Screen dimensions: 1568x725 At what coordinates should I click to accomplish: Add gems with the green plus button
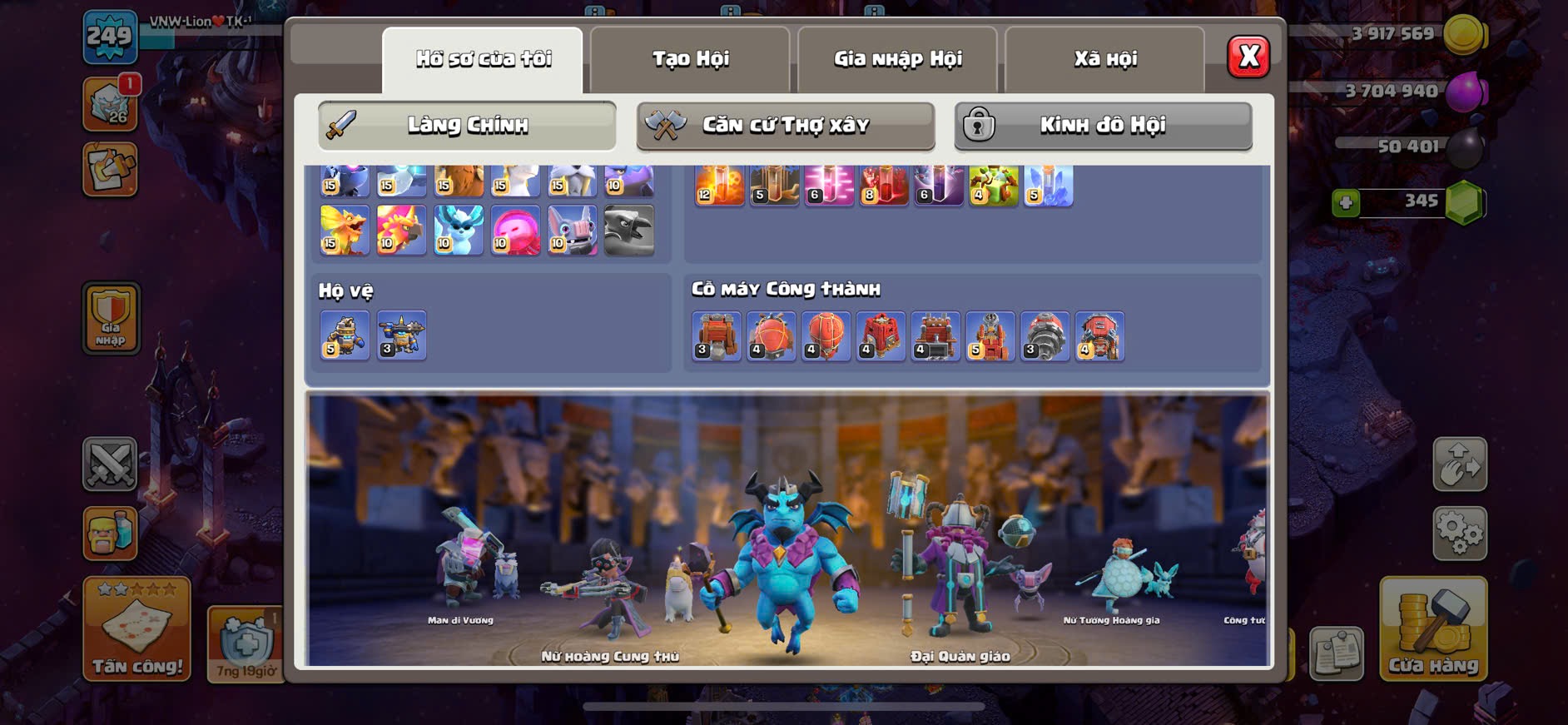click(1346, 202)
